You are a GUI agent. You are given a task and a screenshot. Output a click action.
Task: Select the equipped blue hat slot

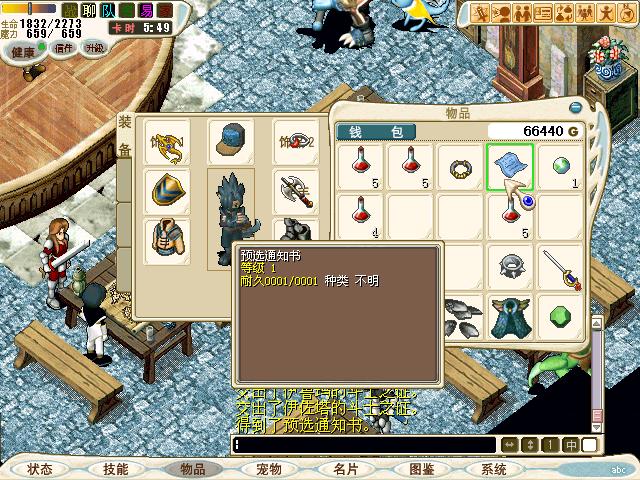pos(232,141)
